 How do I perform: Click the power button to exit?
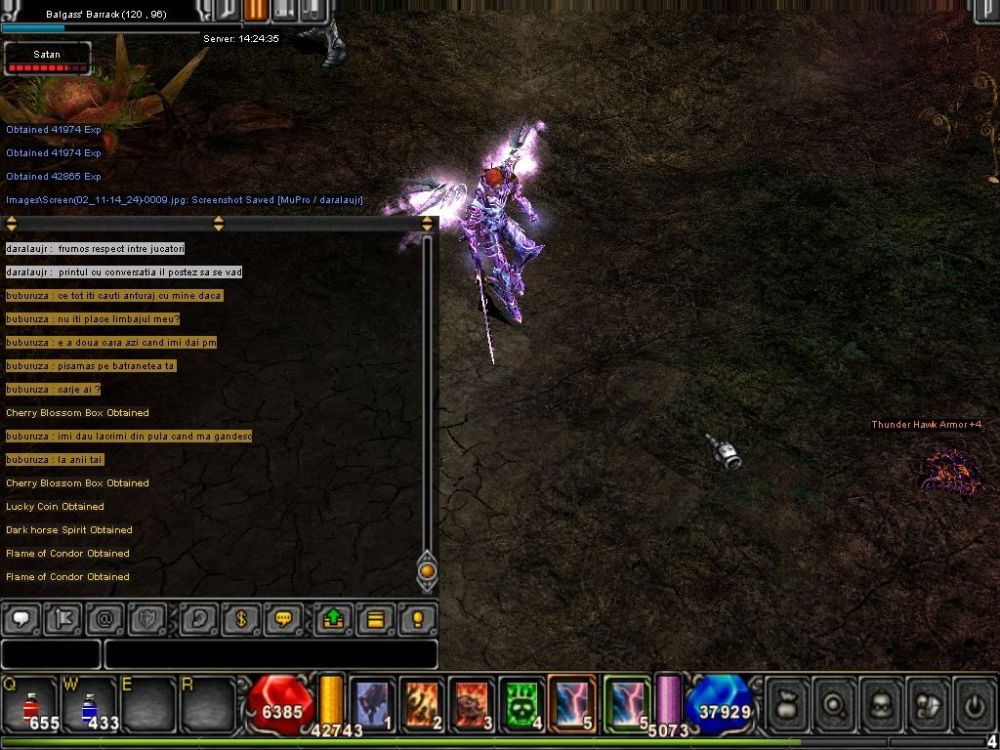click(x=974, y=705)
